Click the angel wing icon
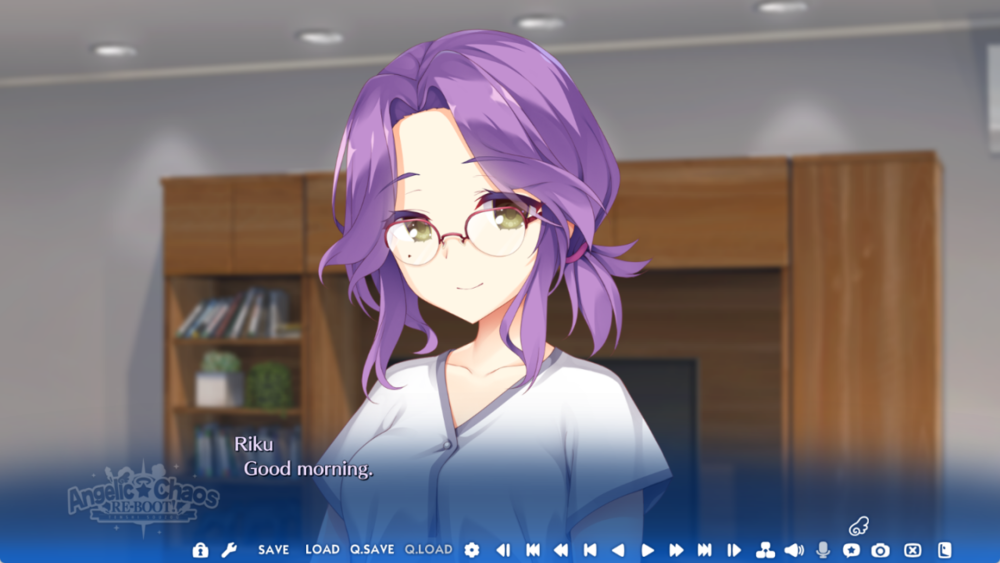Image resolution: width=1000 pixels, height=563 pixels. click(858, 525)
